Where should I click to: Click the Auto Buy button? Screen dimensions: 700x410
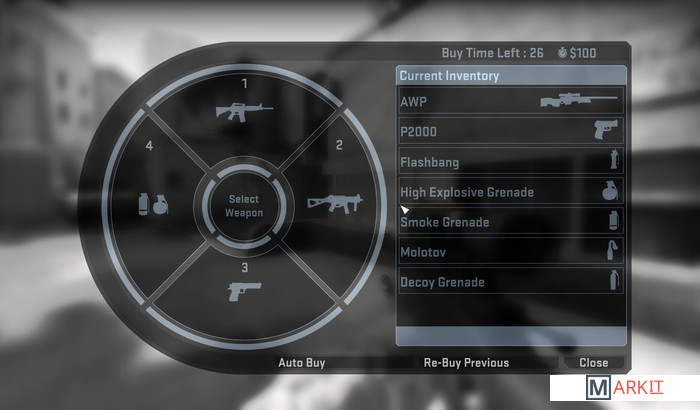[301, 363]
